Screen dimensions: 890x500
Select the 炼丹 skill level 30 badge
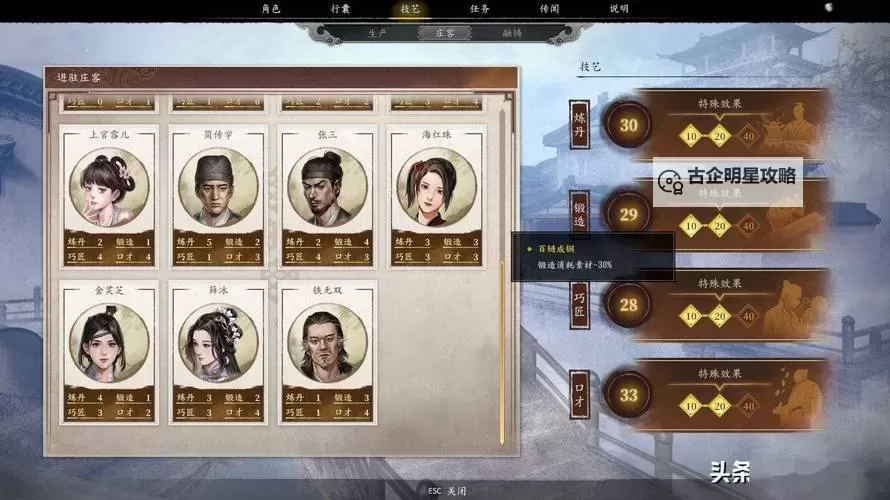pyautogui.click(x=628, y=126)
